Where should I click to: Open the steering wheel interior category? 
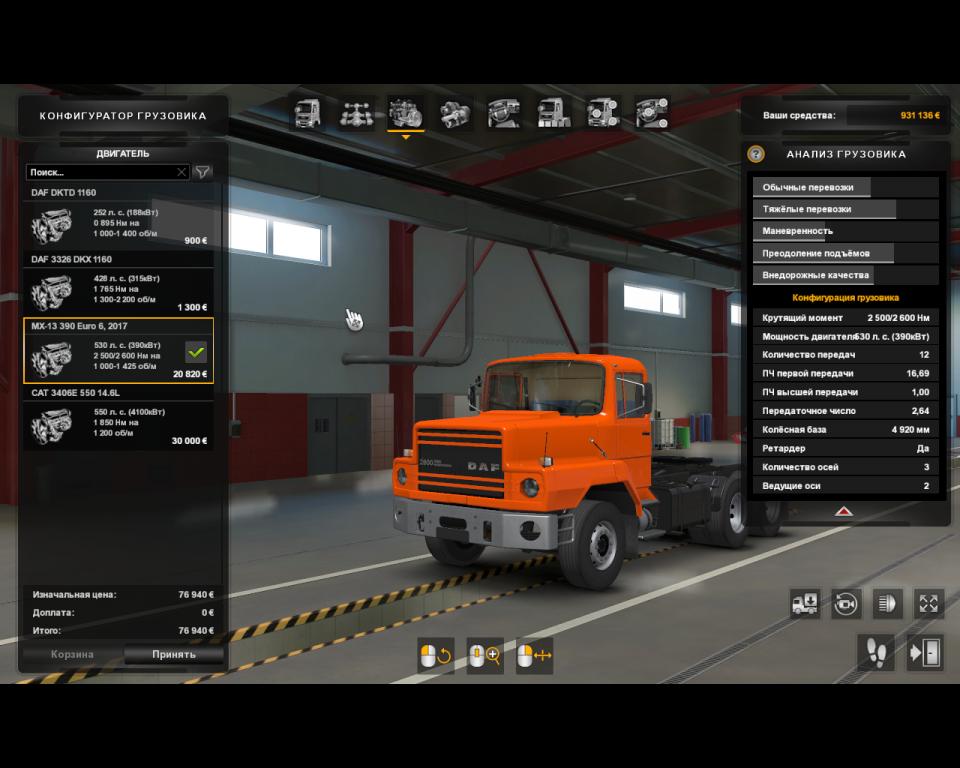505,114
